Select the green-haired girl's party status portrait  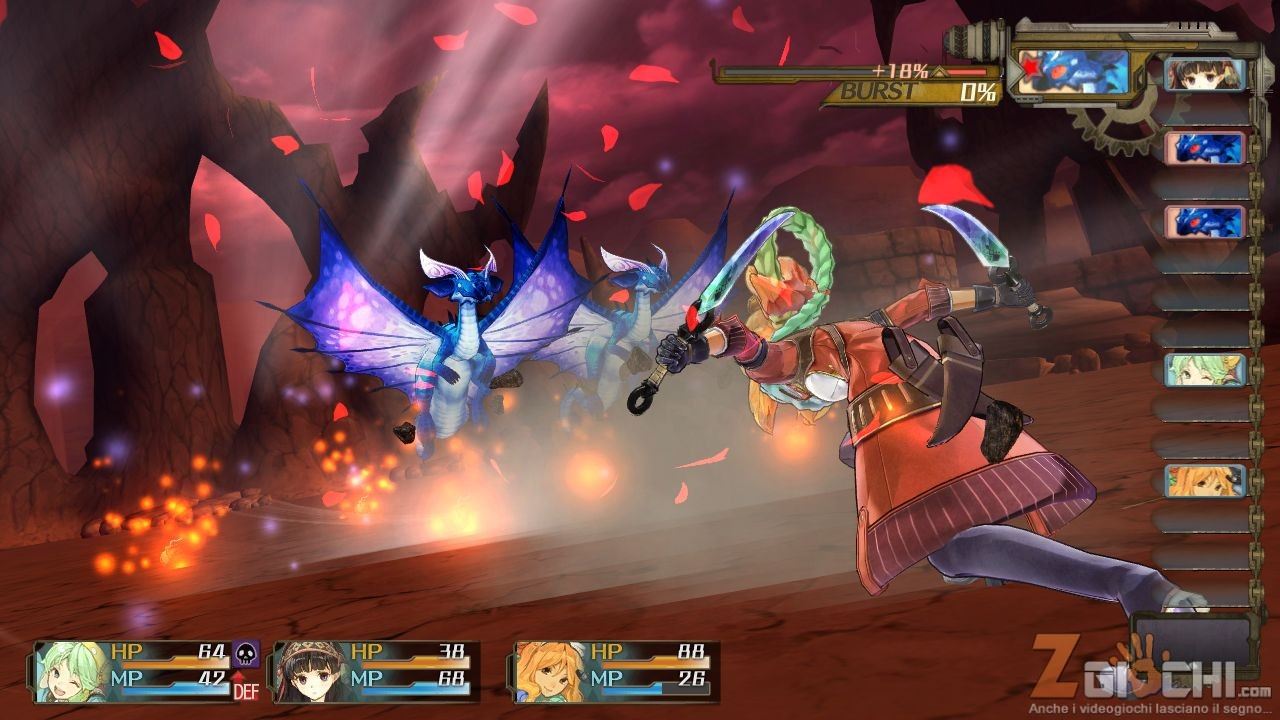pos(72,671)
